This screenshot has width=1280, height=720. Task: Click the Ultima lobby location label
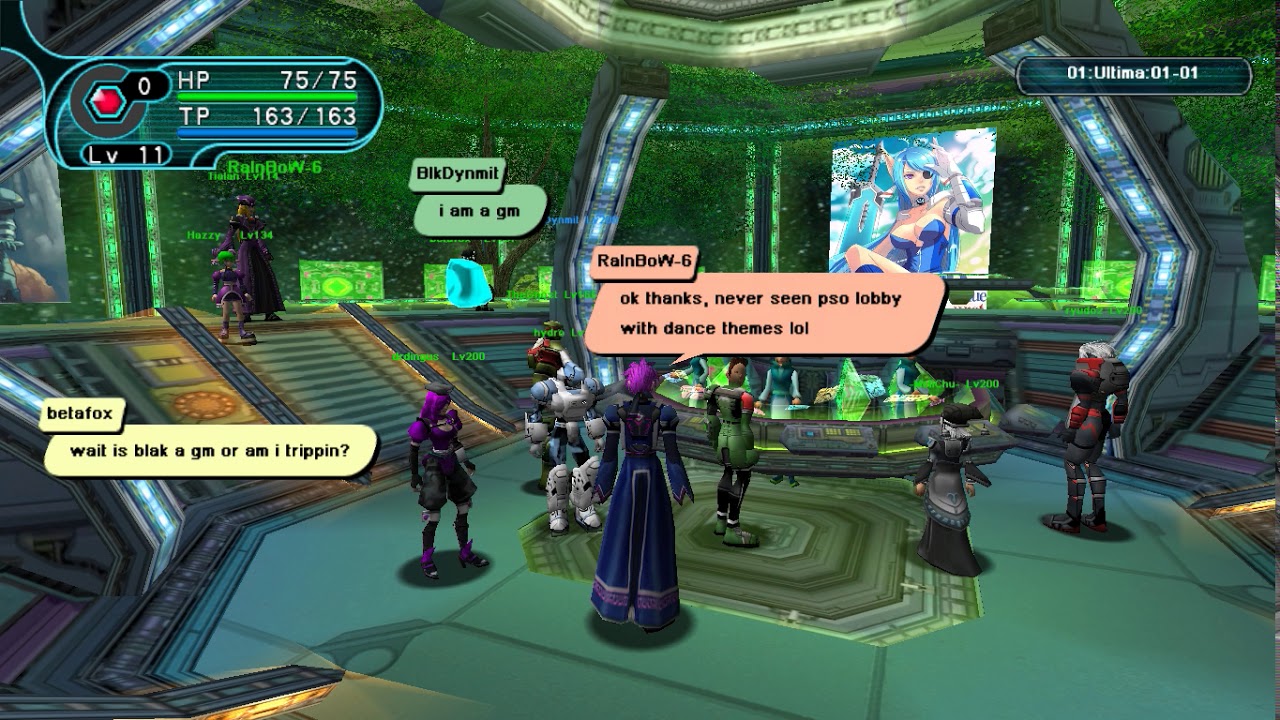[1132, 74]
